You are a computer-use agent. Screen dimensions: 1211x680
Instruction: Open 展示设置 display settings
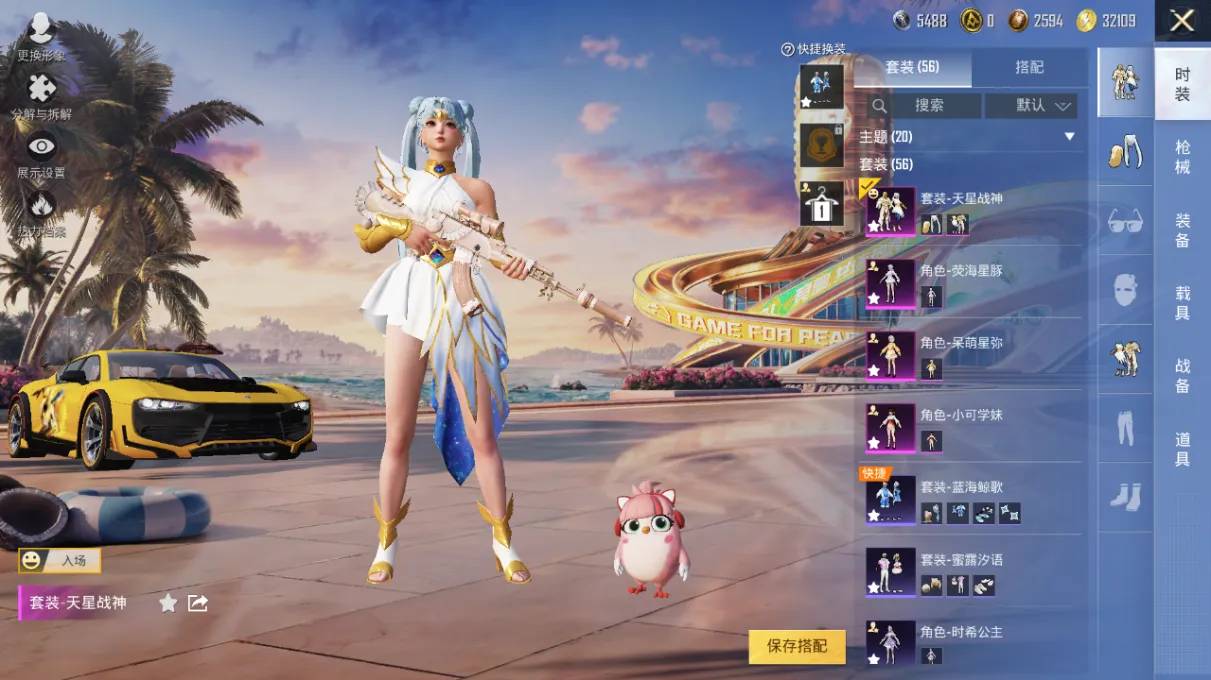coord(41,157)
